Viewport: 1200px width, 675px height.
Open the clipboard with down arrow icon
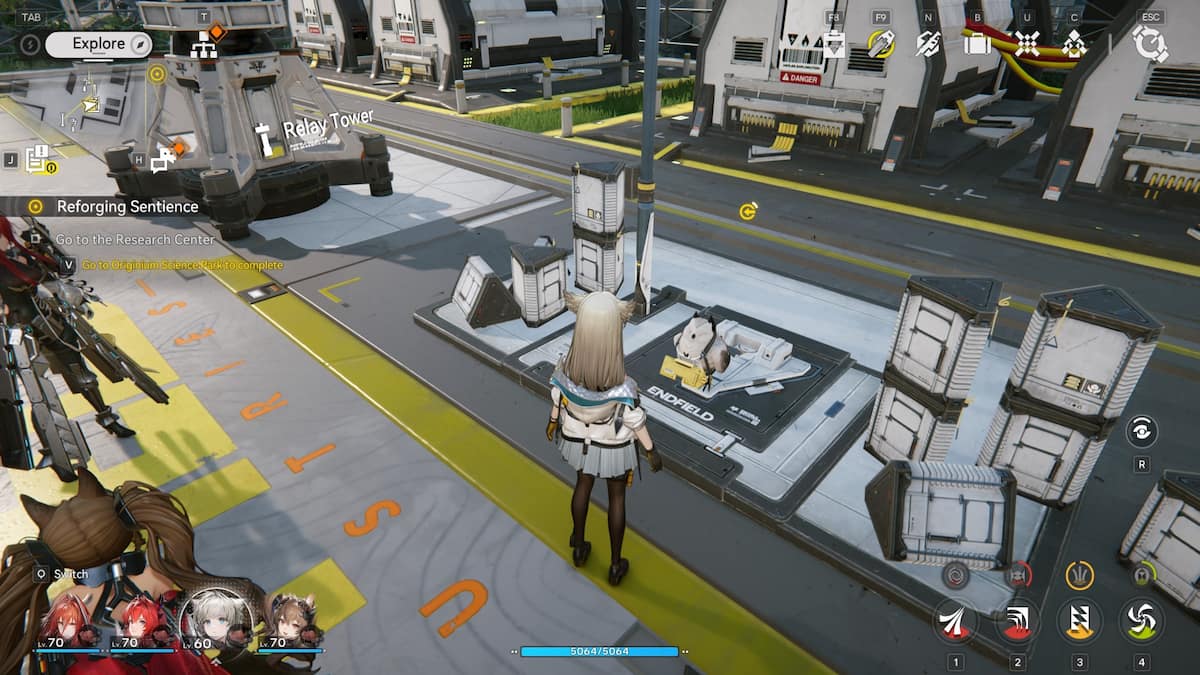(x=833, y=44)
